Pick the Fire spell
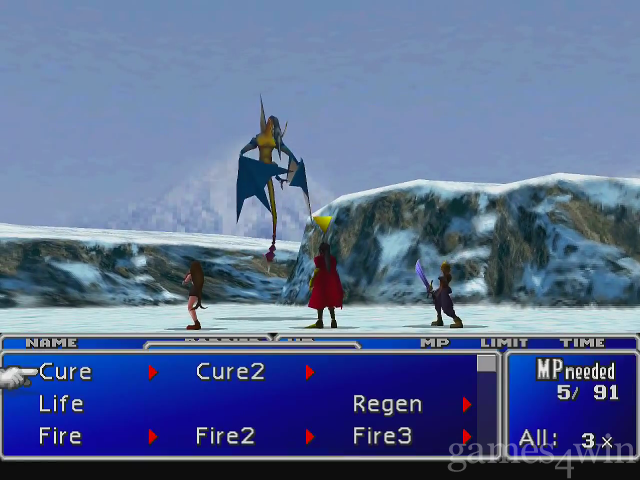The width and height of the screenshot is (640, 480). 60,436
